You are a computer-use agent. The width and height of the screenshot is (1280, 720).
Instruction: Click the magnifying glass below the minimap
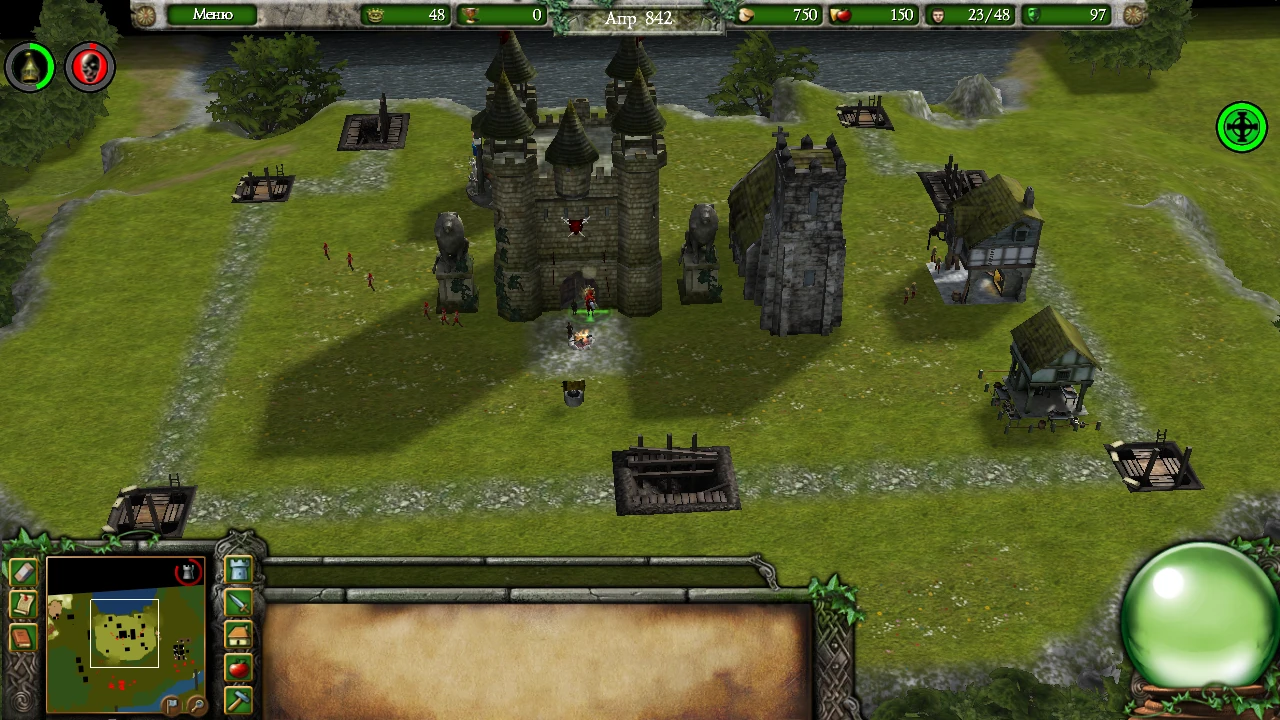click(196, 704)
